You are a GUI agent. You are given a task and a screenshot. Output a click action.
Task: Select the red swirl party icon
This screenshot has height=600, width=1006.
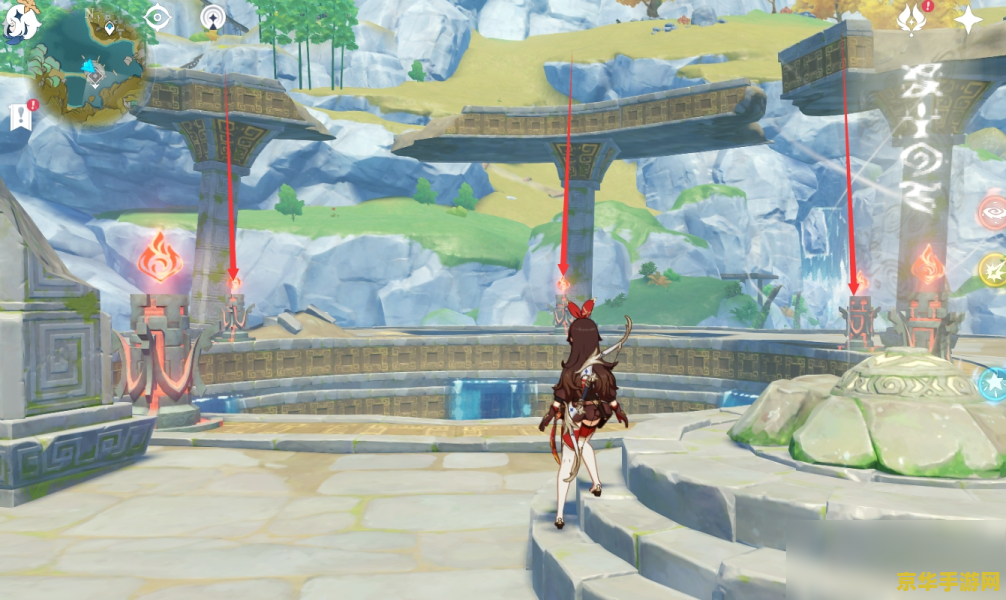[993, 214]
